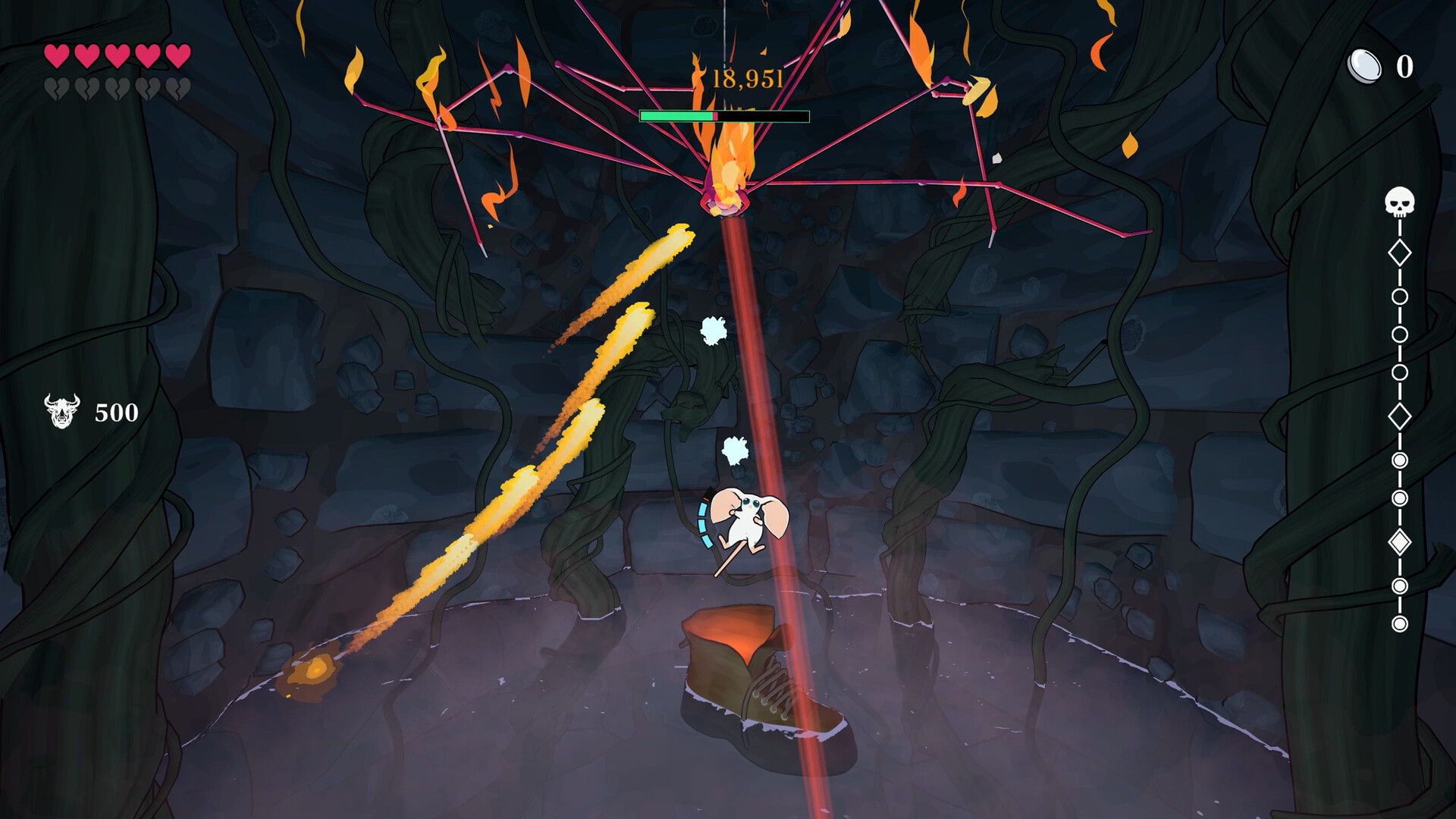Click the skull boss marker on the level track

pyautogui.click(x=1399, y=202)
